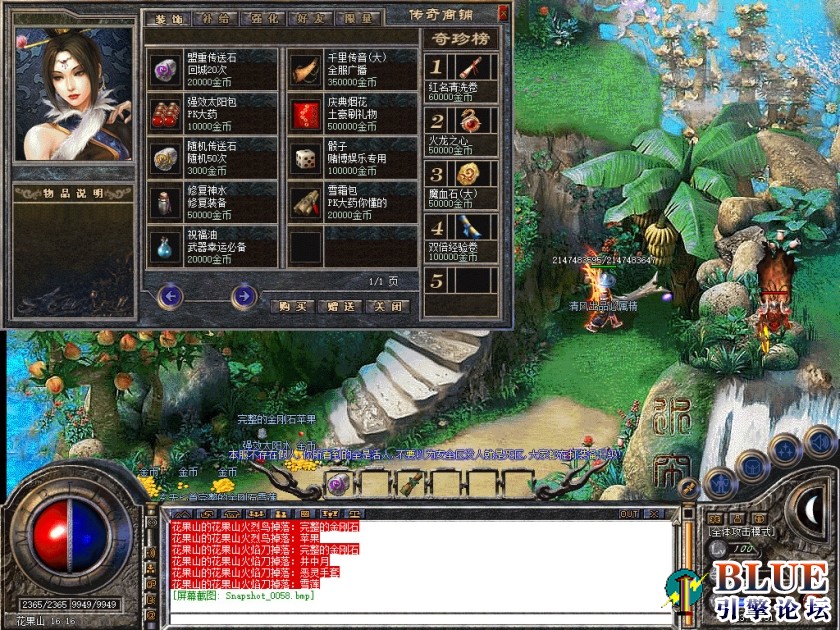Select the 千里传音 horn item
The height and width of the screenshot is (630, 840).
(305, 68)
